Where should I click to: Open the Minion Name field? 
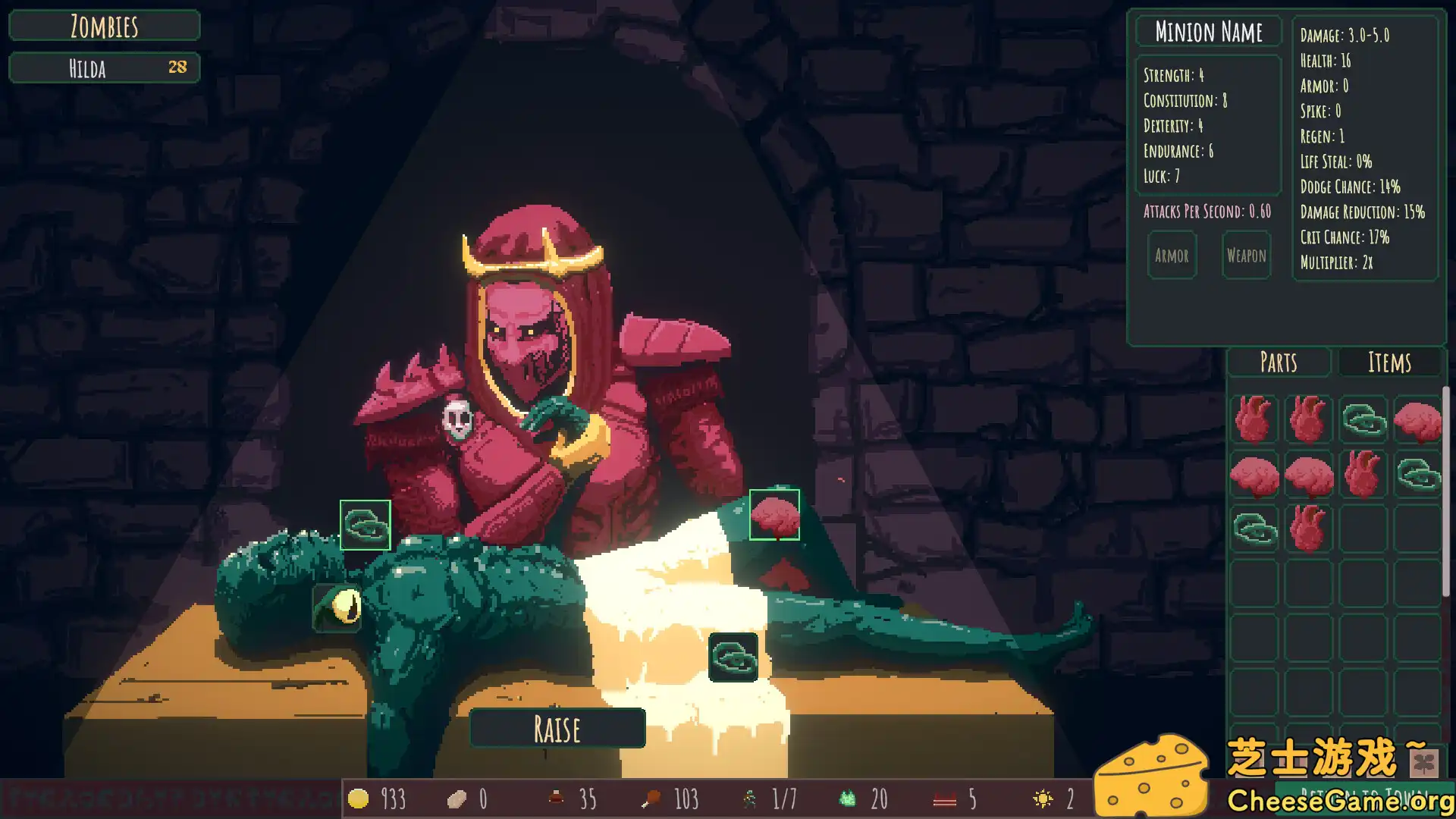1209,32
